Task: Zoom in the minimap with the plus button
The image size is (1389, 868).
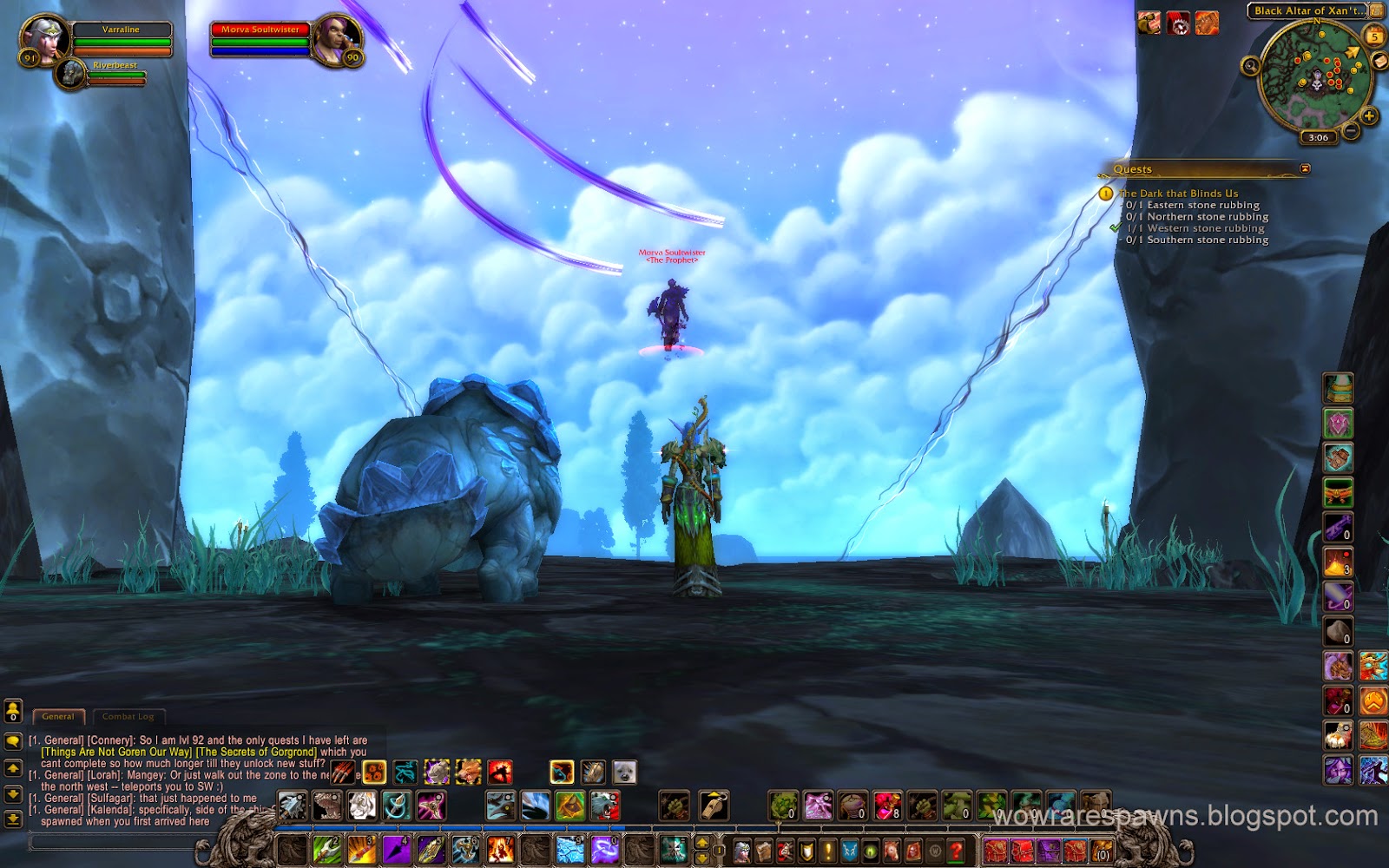Action: [1368, 114]
